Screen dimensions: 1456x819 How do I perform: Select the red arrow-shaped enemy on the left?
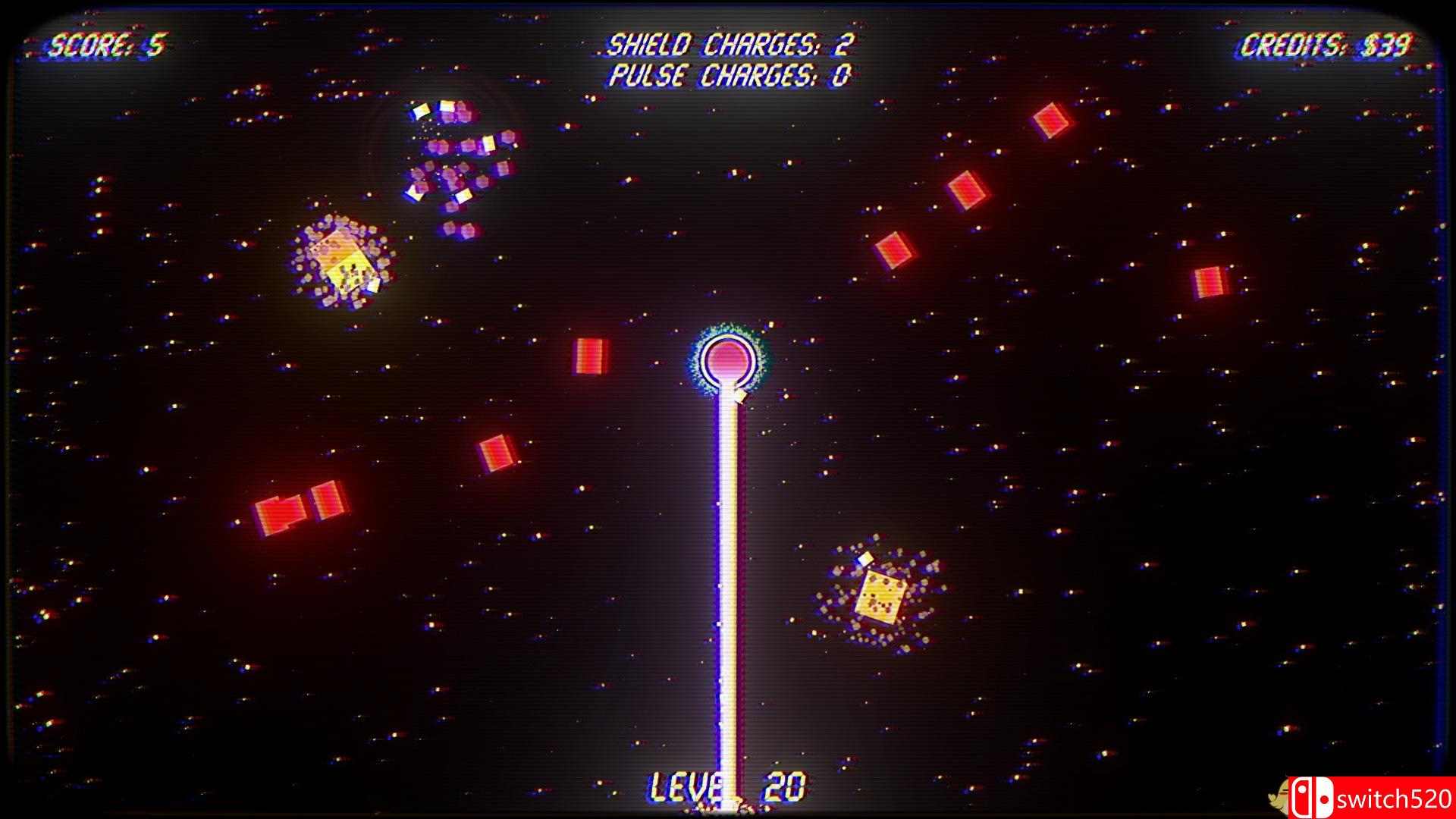coord(281,516)
